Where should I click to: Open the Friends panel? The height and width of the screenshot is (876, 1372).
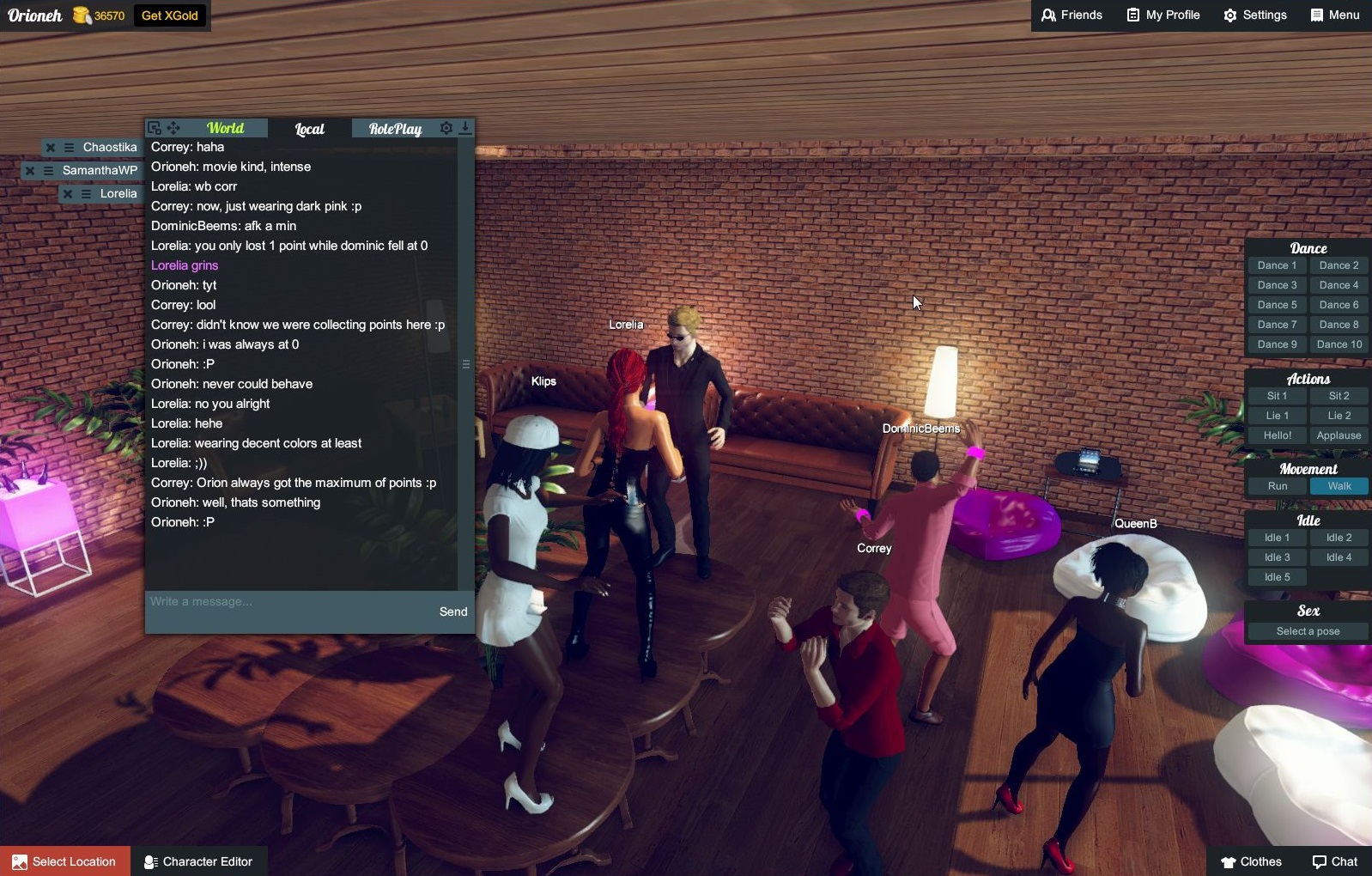[x=1071, y=15]
